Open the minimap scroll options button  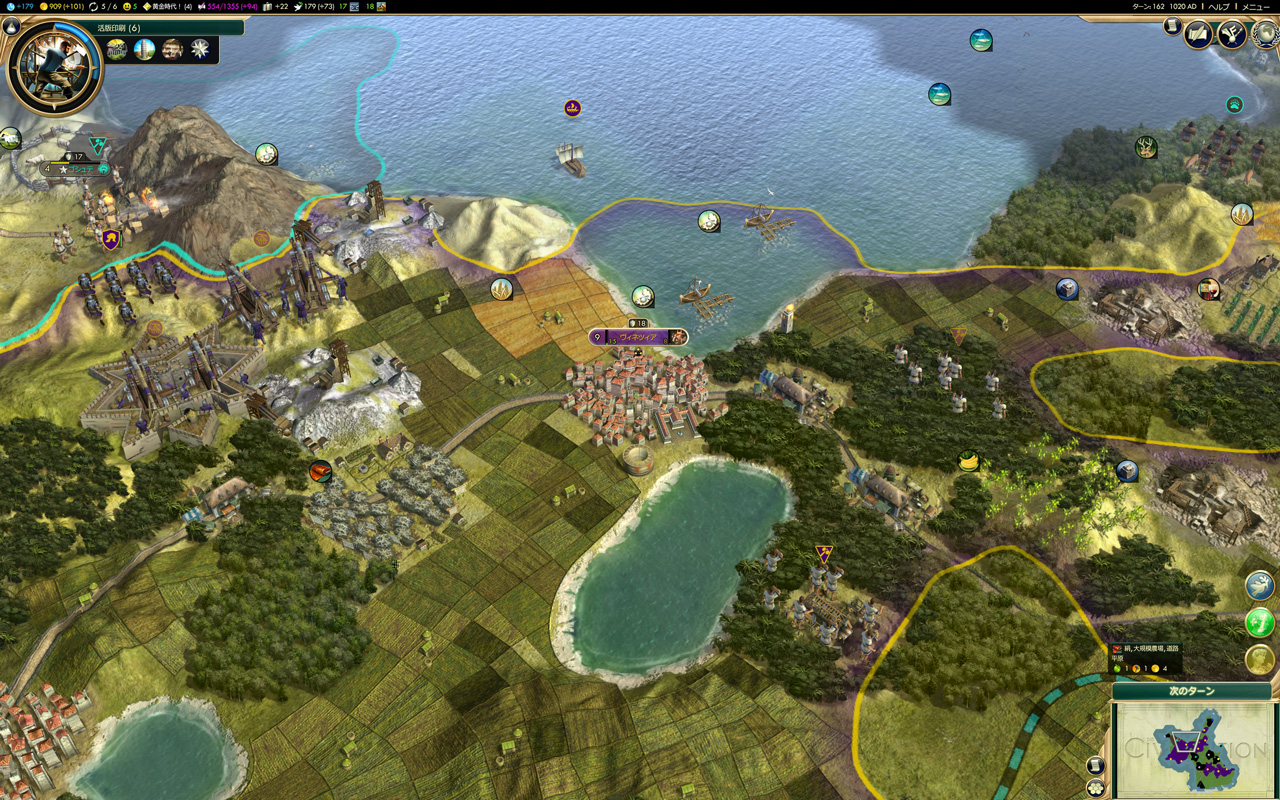click(1095, 765)
